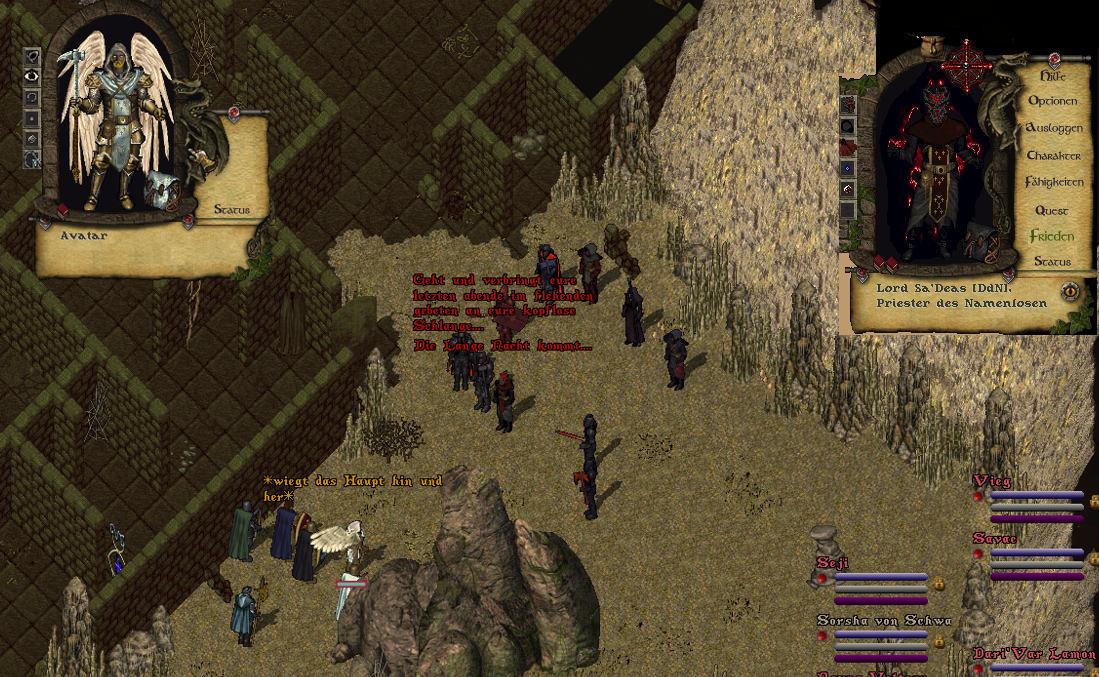1099x677 pixels.
Task: Select the red gem on Vieg's bar
Action: pyautogui.click(x=979, y=497)
